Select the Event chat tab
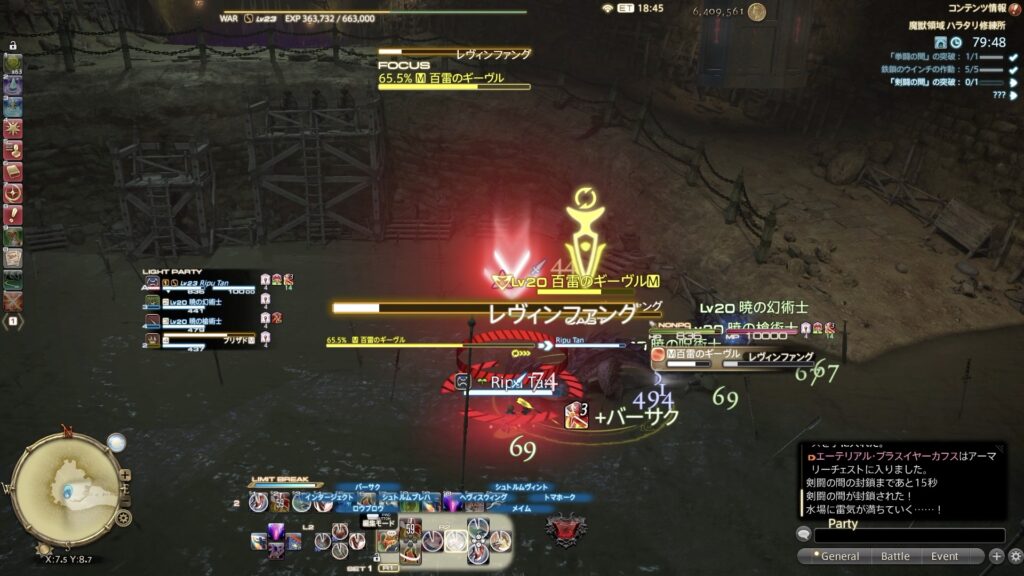Image resolution: width=1024 pixels, height=576 pixels. (944, 556)
